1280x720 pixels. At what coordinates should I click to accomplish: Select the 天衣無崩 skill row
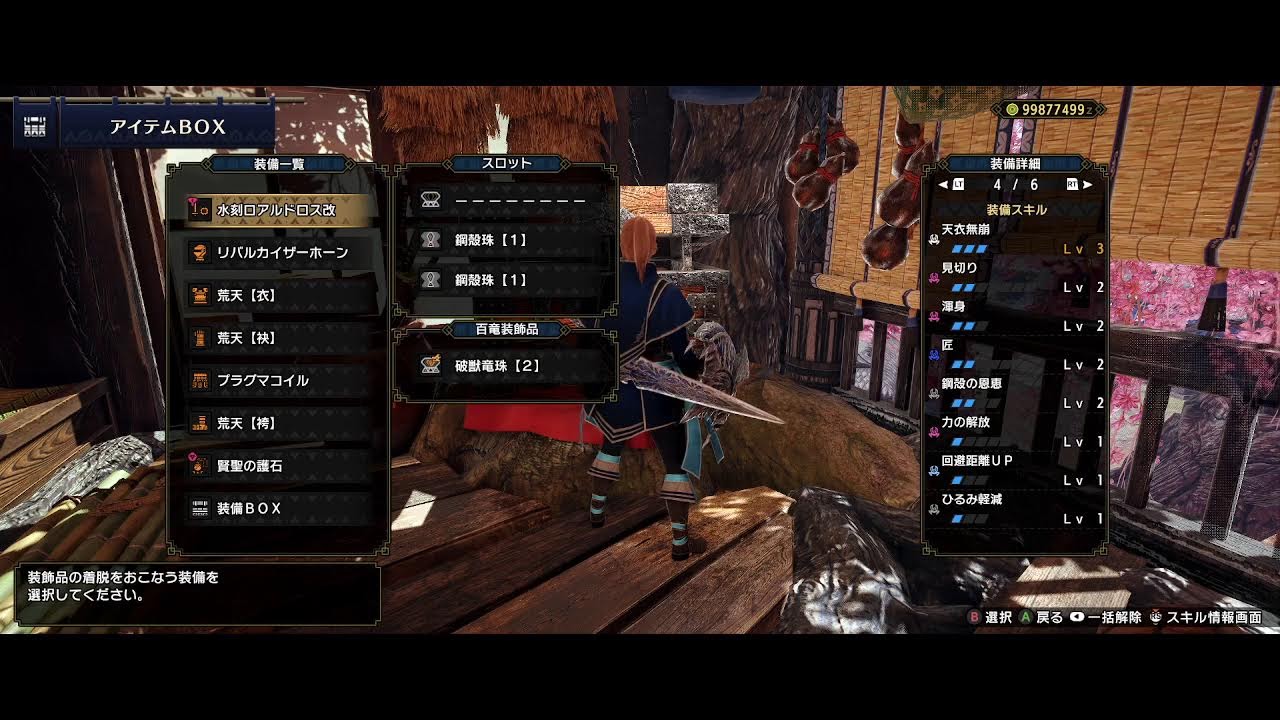(x=1016, y=239)
